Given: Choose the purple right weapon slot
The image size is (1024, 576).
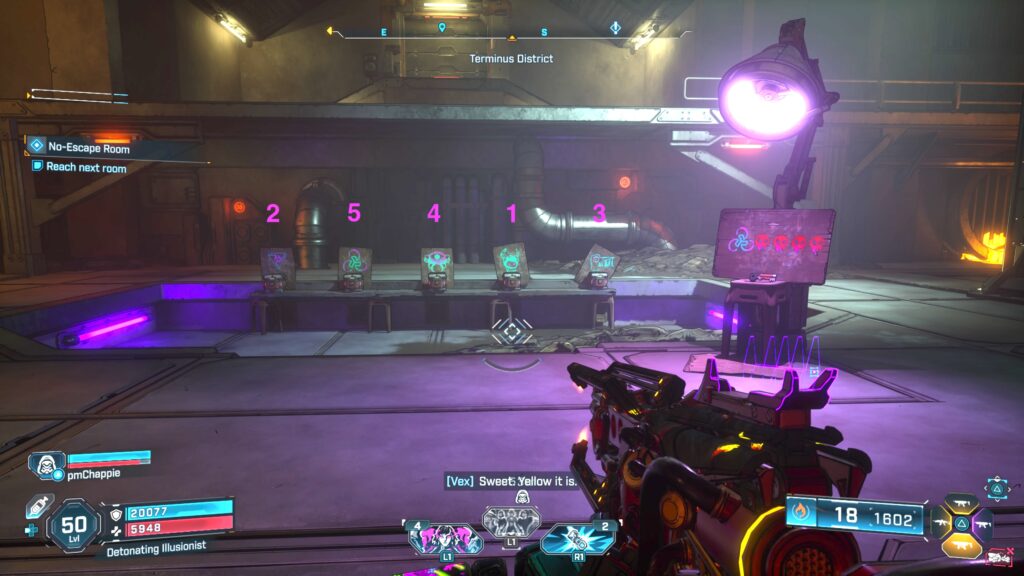Looking at the screenshot, I should (x=982, y=522).
